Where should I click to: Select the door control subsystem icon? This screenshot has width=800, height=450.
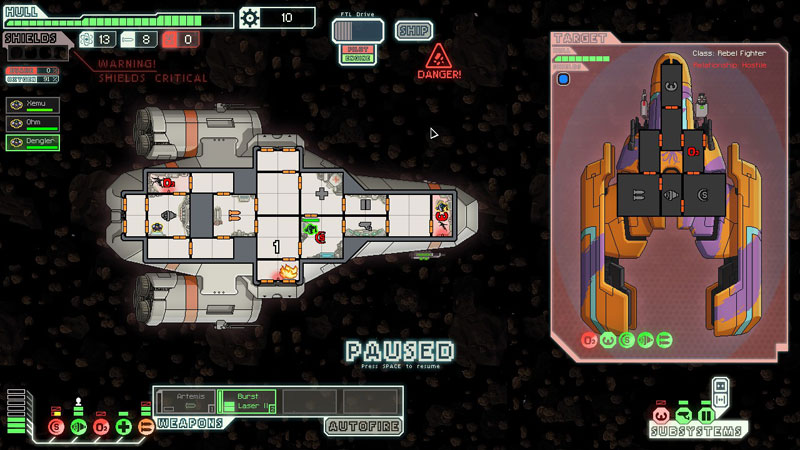[706, 414]
